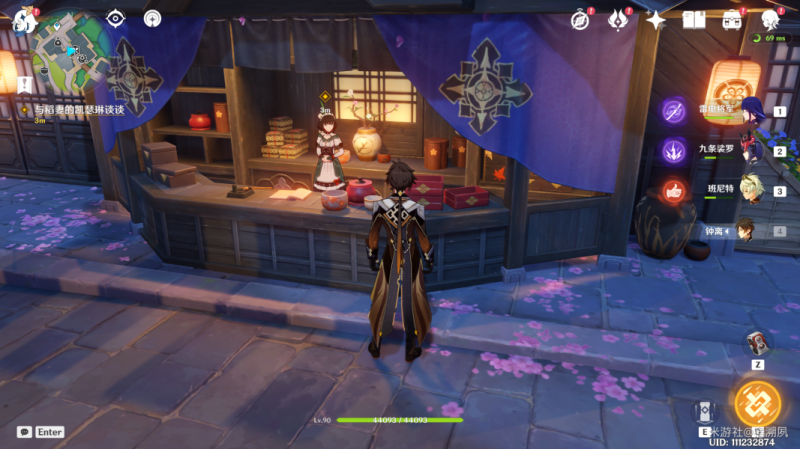Activate Bennett's red elemental burst icon
Screen dimensions: 800x449
[674, 191]
